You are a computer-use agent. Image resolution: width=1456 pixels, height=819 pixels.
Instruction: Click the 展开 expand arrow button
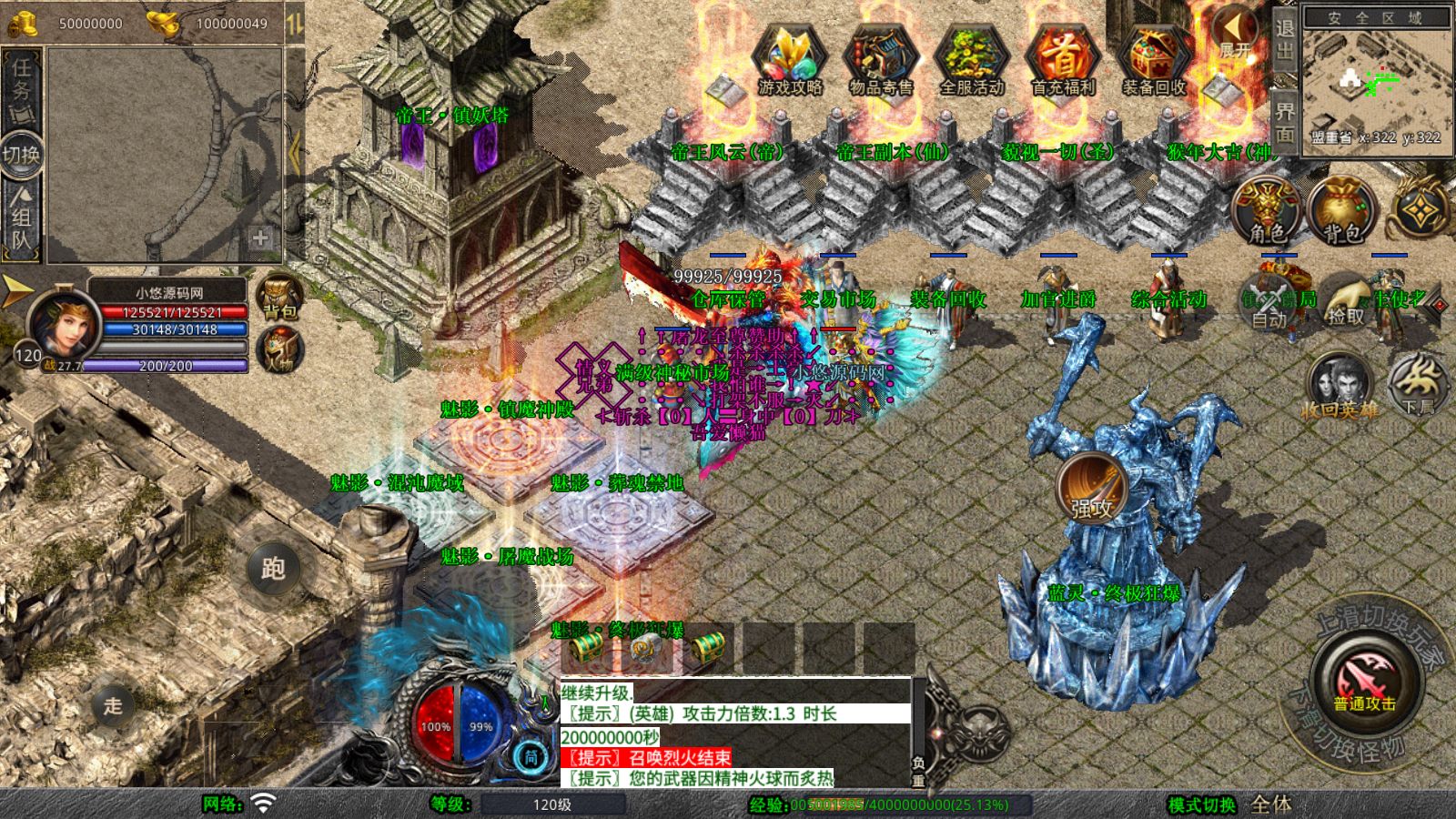[1235, 35]
